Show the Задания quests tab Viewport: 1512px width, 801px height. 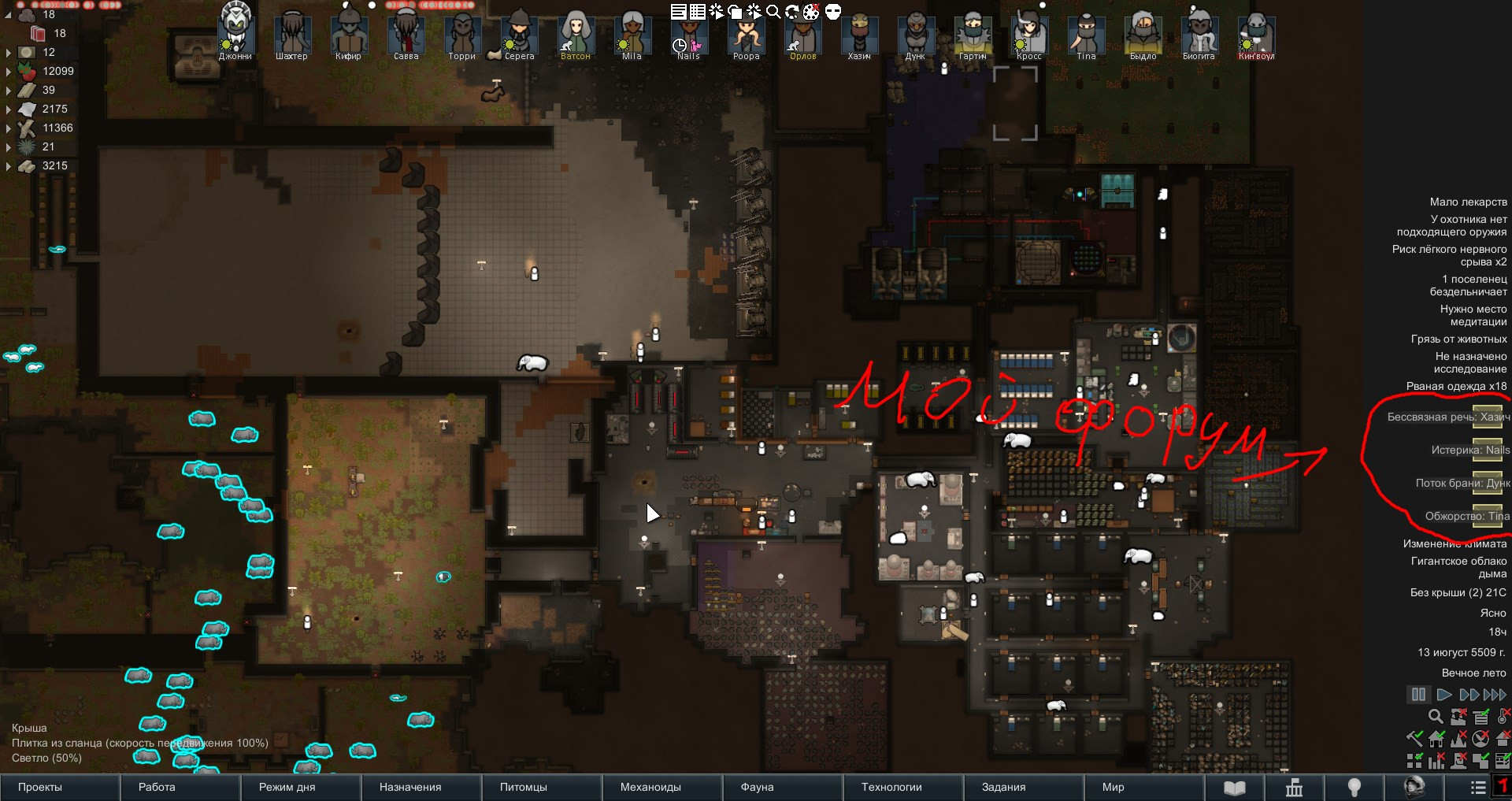pos(1003,787)
